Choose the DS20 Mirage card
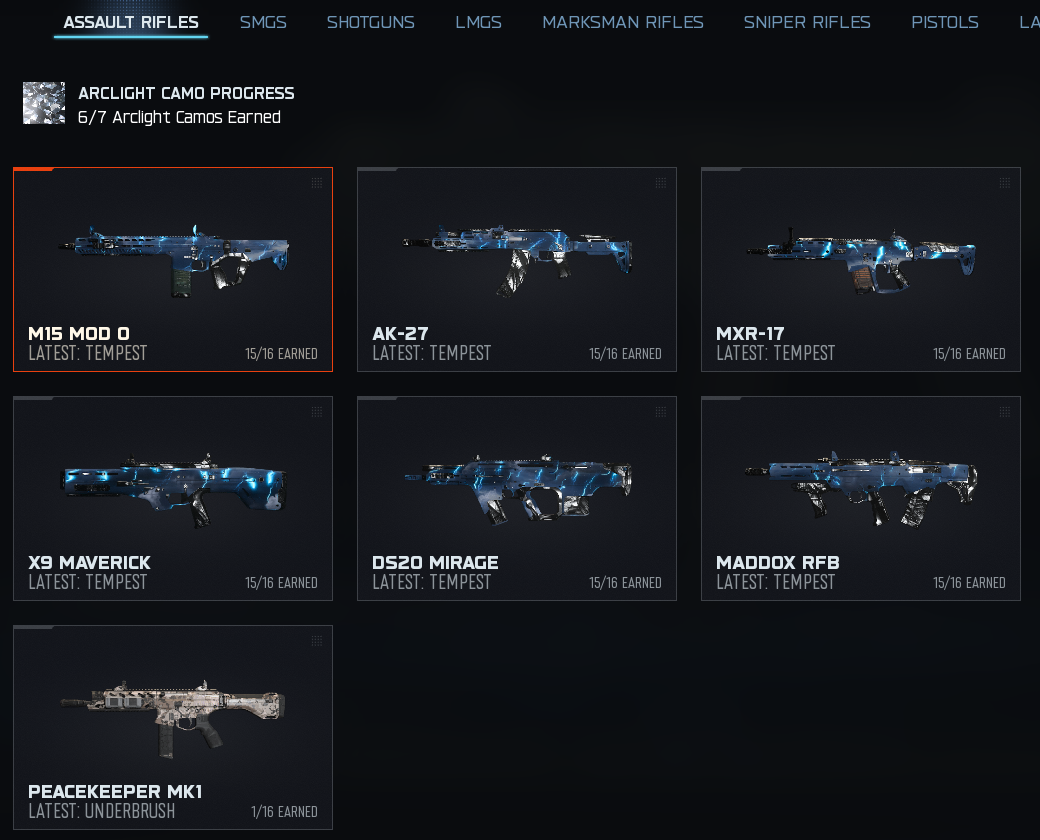This screenshot has height=840, width=1040. [517, 499]
